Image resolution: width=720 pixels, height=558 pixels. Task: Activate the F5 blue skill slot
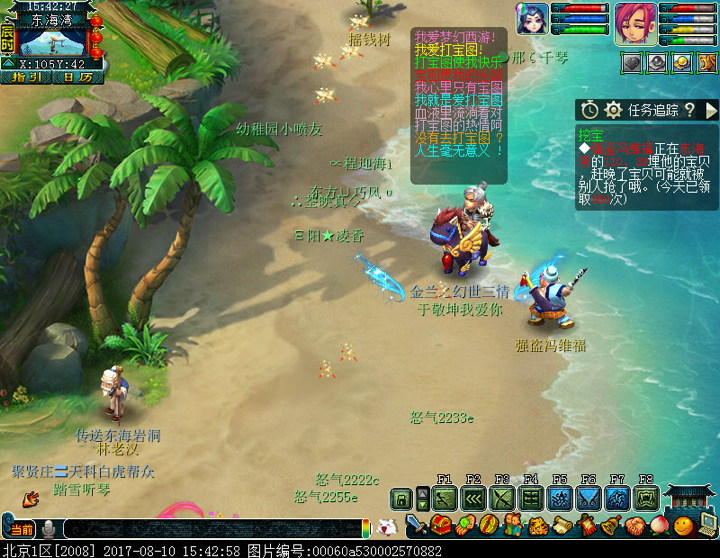561,498
